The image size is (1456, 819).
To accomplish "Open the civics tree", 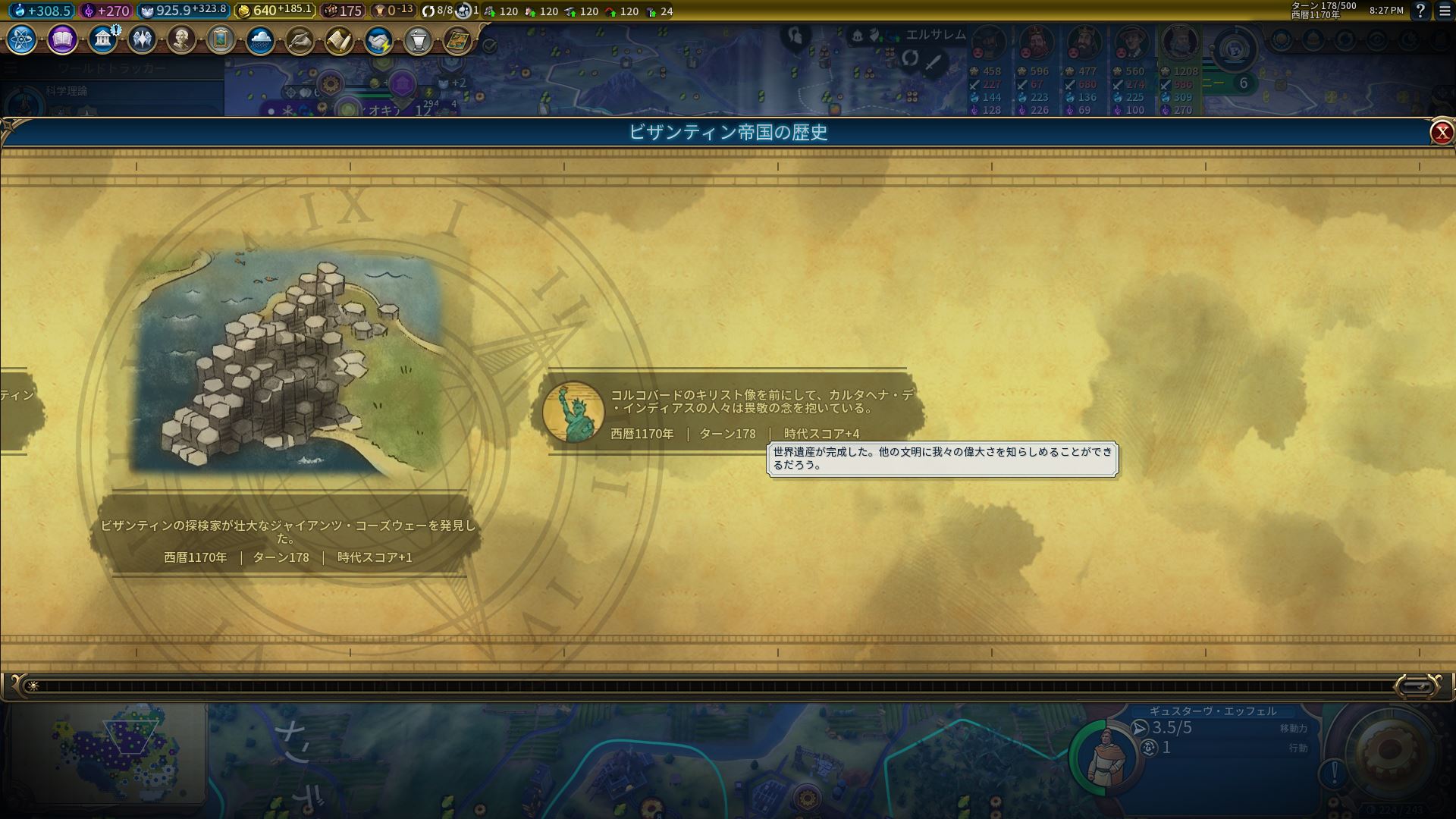I will tap(61, 42).
